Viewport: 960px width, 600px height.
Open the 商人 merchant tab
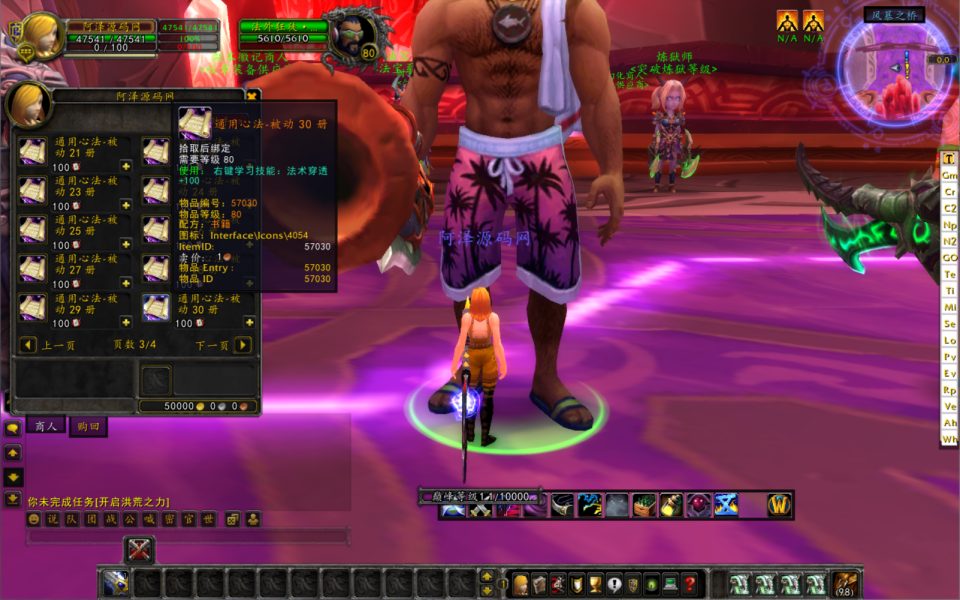(x=46, y=426)
